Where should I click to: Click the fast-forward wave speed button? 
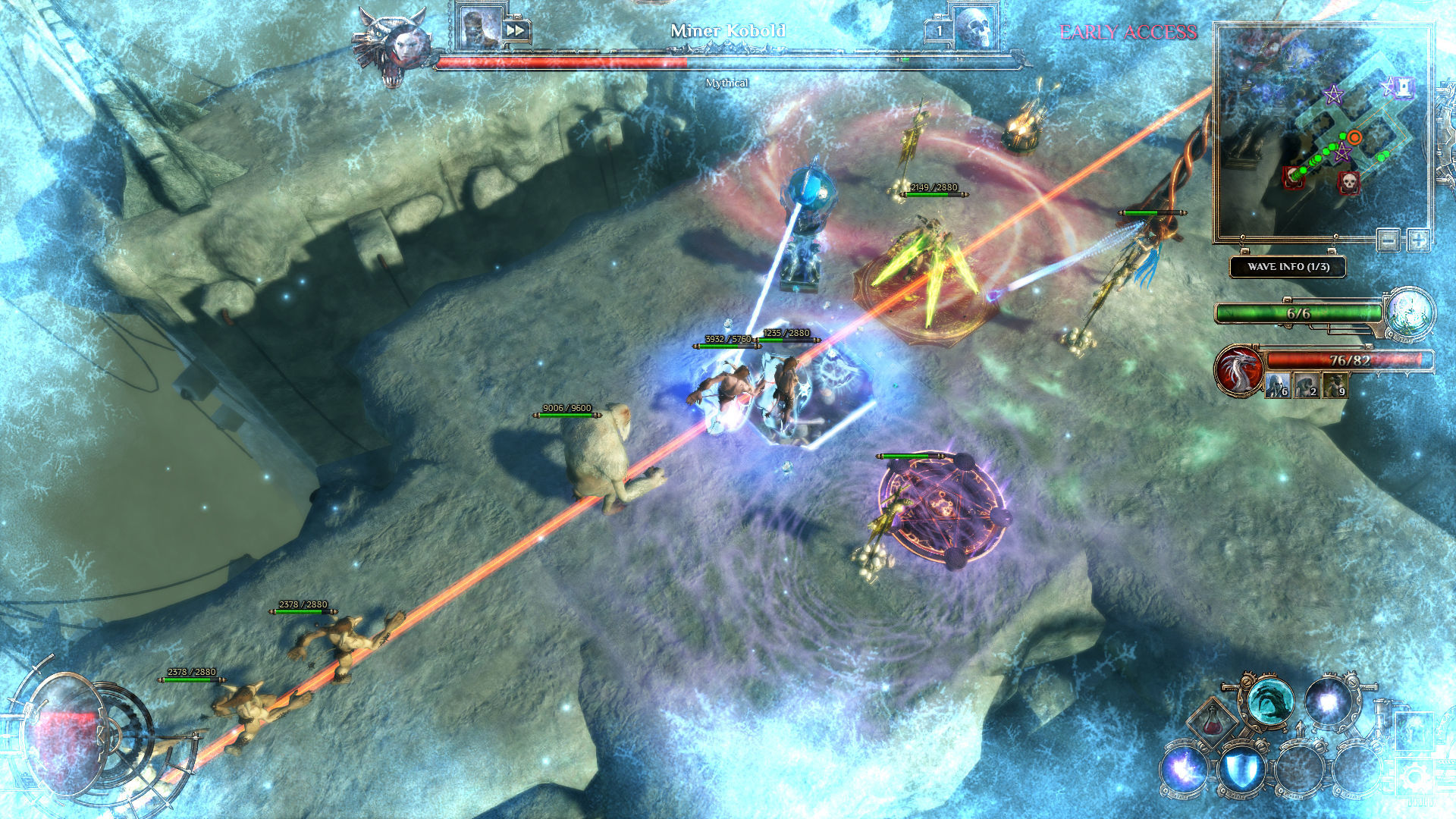(516, 30)
